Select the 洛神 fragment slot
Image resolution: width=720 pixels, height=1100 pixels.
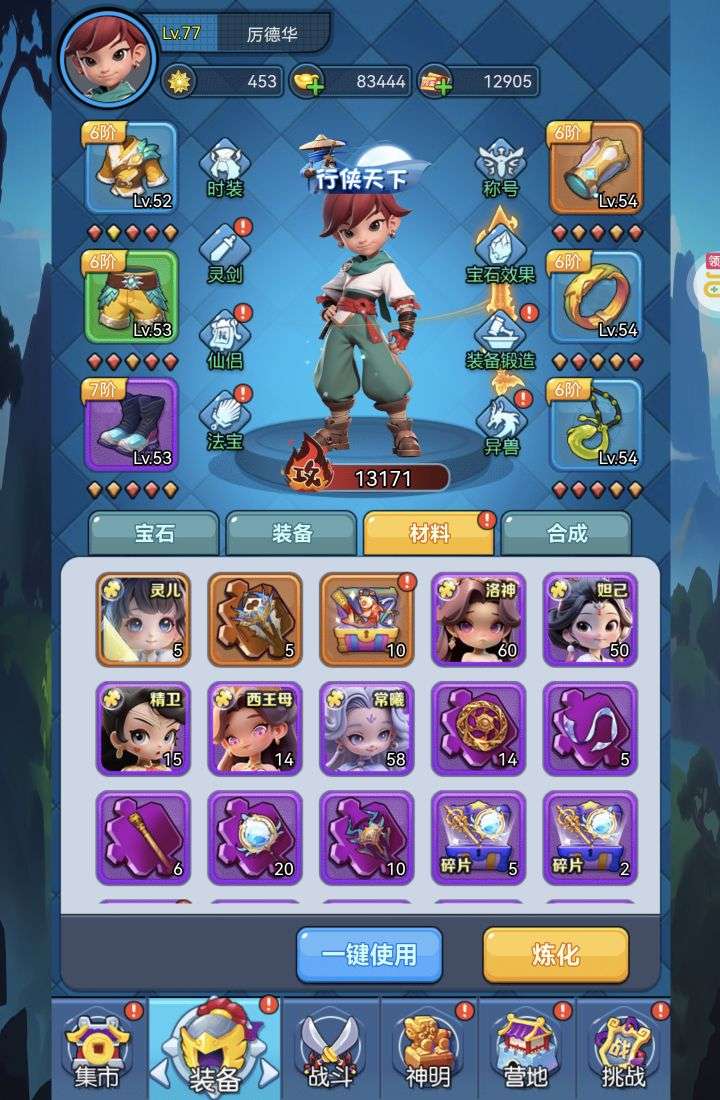pyautogui.click(x=478, y=619)
